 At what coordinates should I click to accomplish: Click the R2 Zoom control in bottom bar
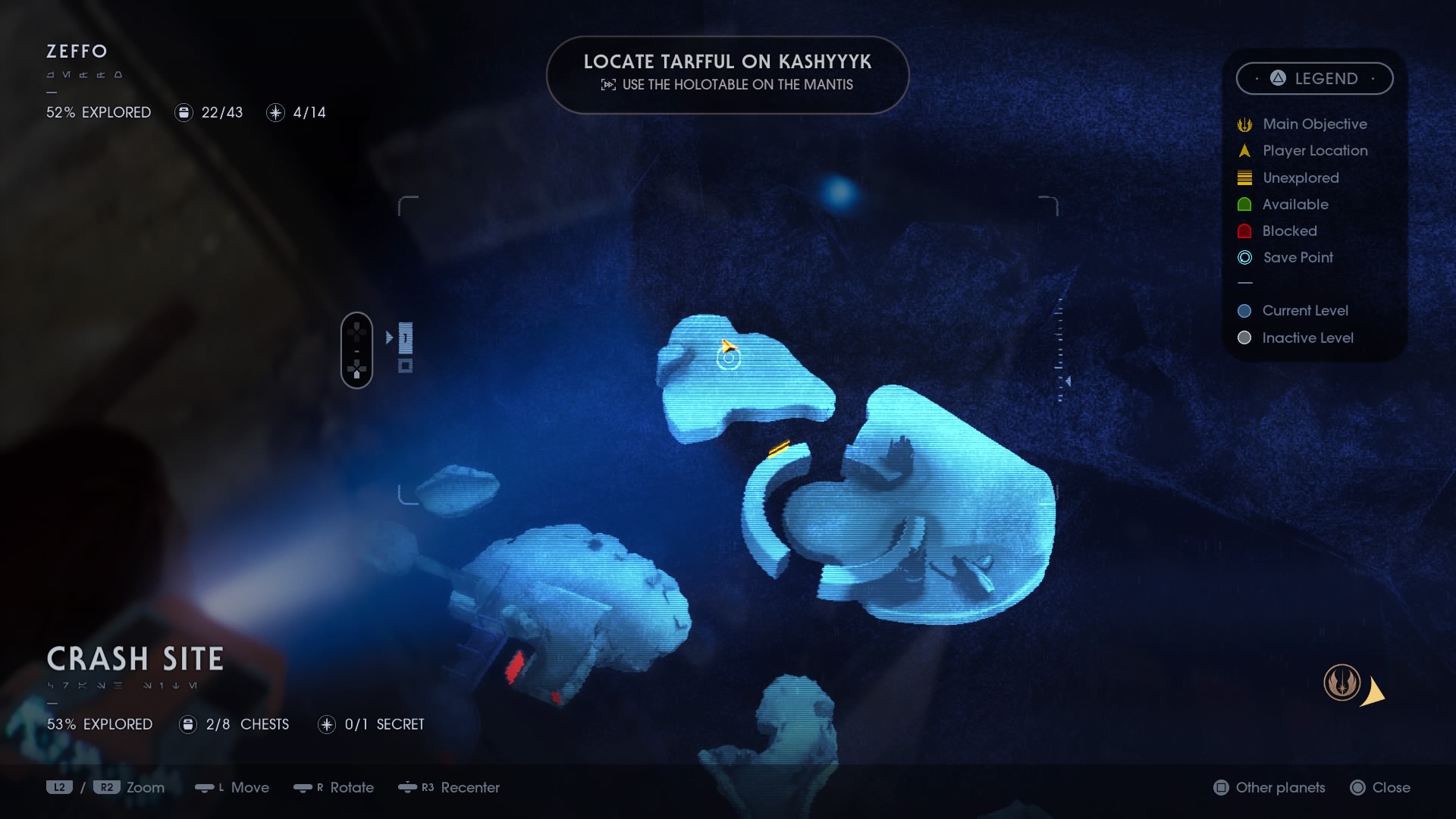point(106,787)
